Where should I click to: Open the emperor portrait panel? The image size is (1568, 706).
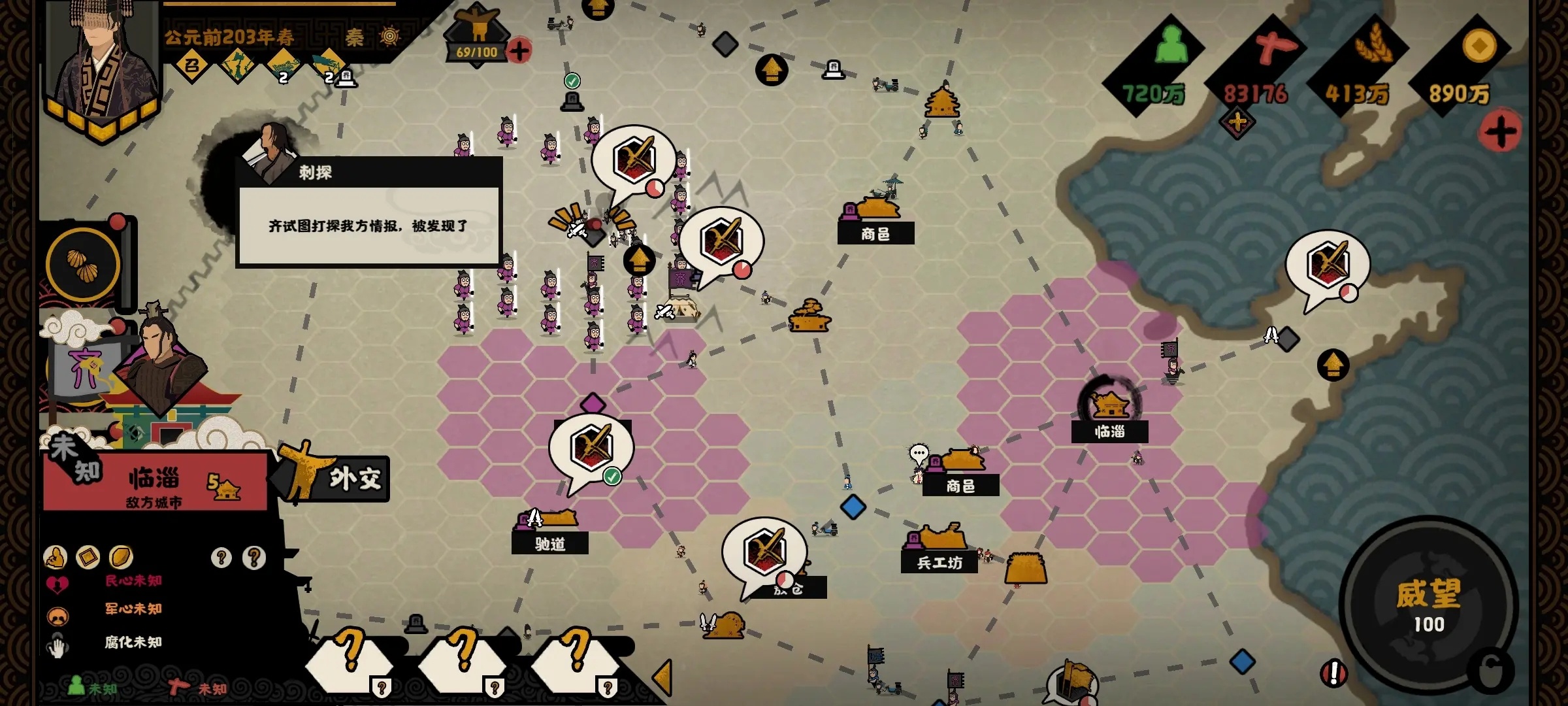[105, 65]
